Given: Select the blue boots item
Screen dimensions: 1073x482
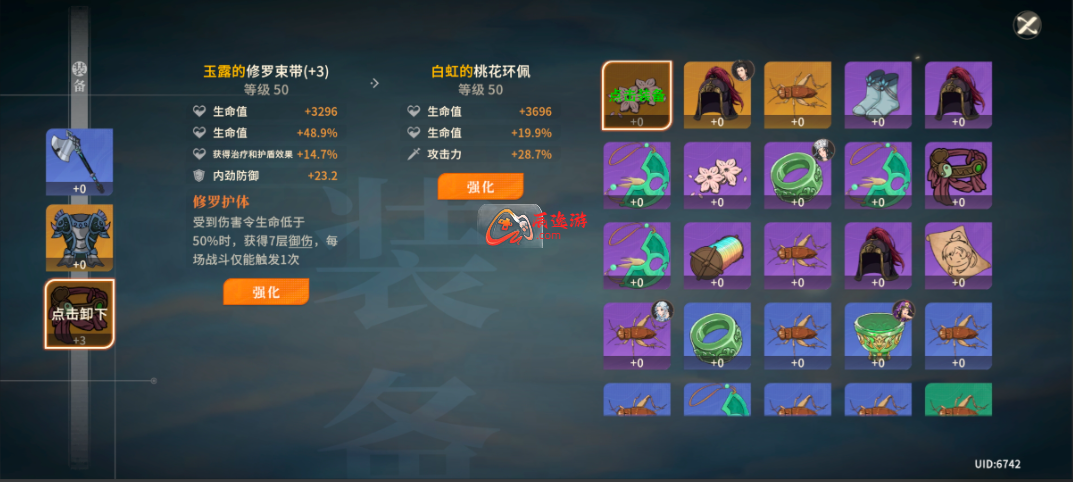Looking at the screenshot, I should [x=877, y=95].
